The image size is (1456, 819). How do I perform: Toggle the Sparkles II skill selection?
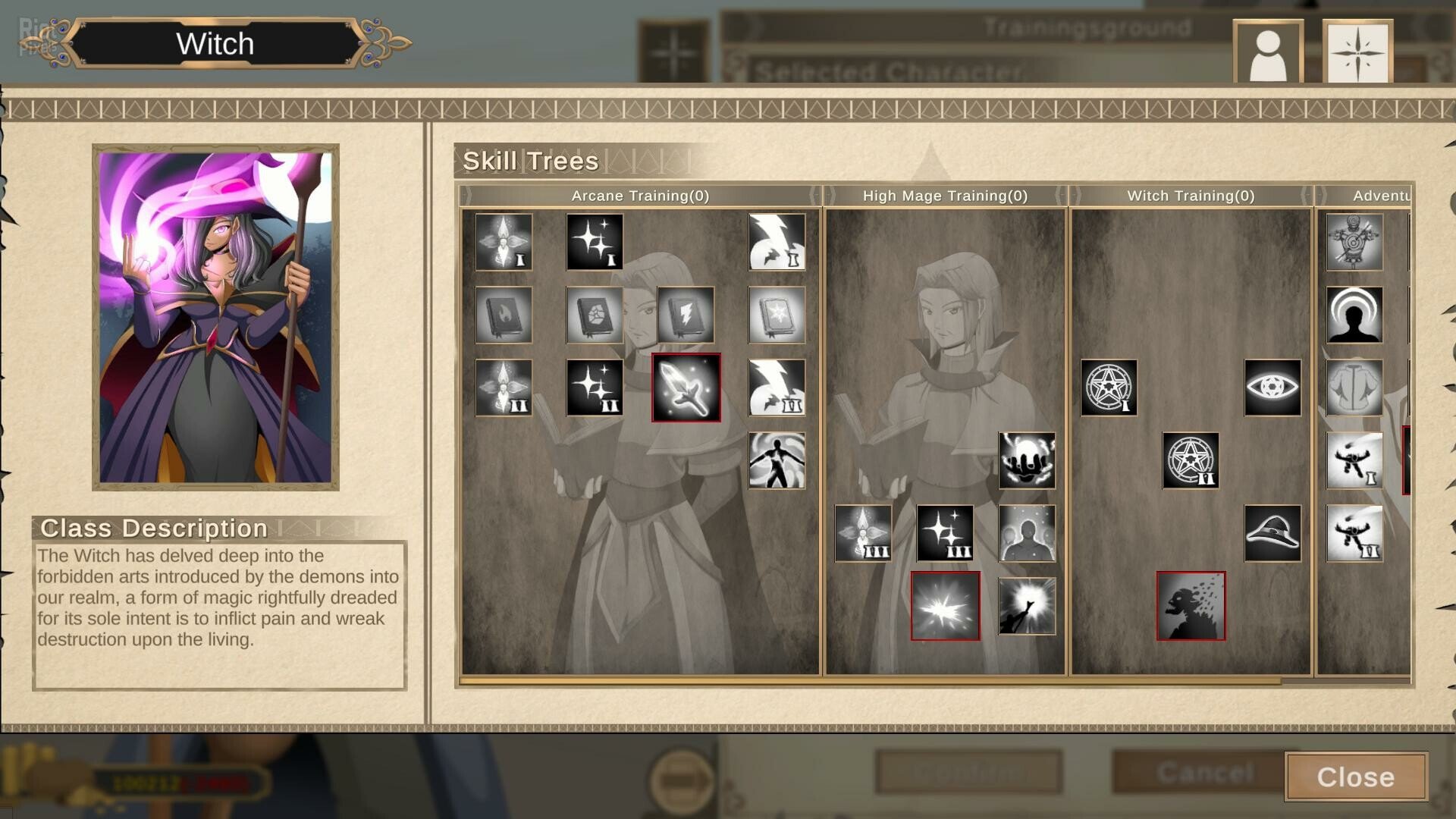(594, 390)
